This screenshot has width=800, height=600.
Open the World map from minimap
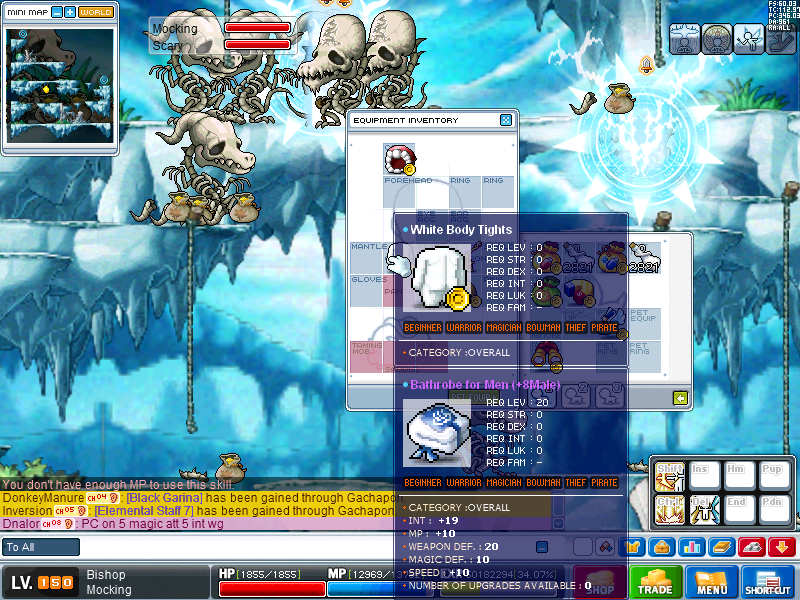pyautogui.click(x=96, y=12)
